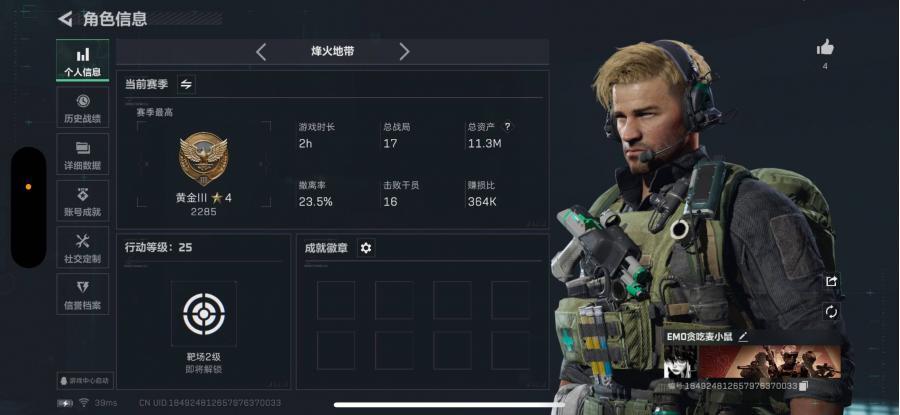Copy the player ID number on the name card

pos(803,386)
